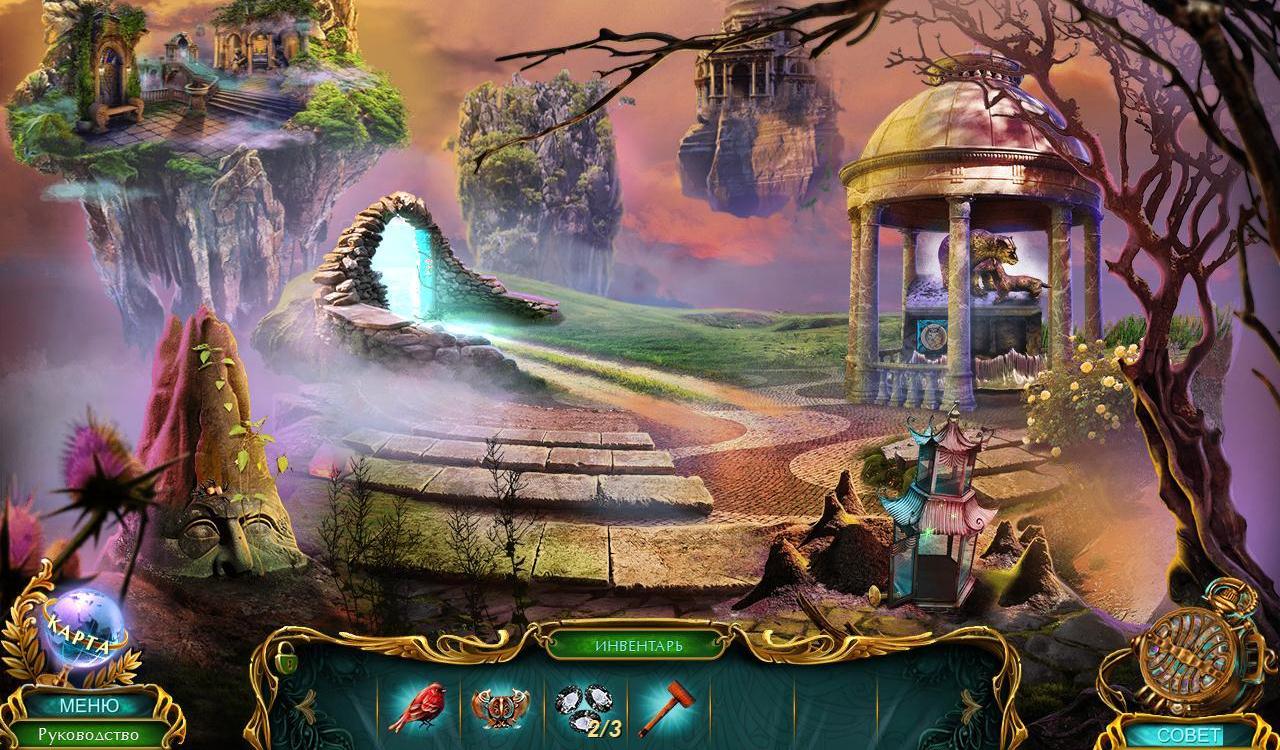
Task: Use the СОВЕТ hint button
Action: pos(1188,735)
